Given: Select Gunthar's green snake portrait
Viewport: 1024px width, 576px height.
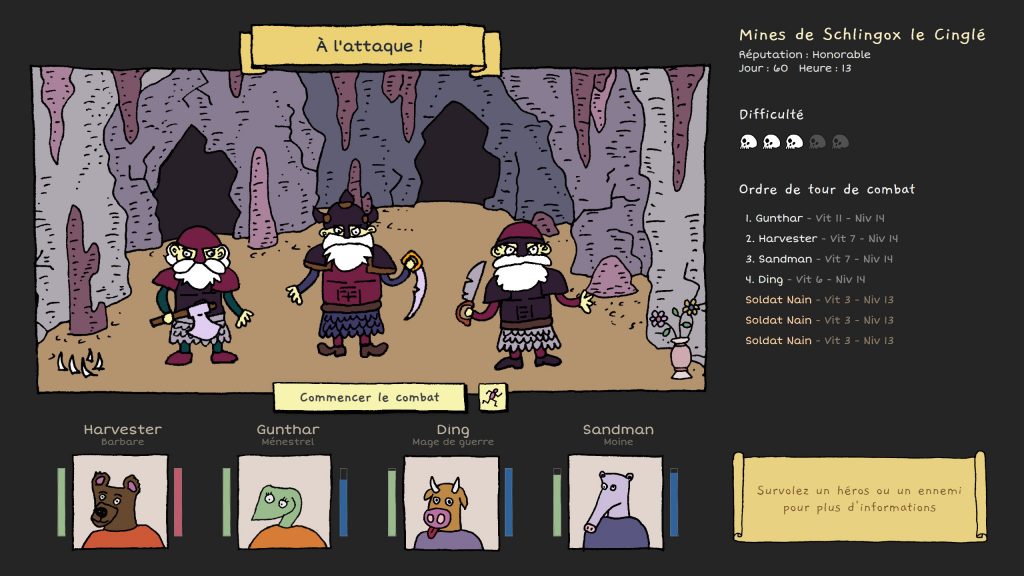Looking at the screenshot, I should [285, 502].
